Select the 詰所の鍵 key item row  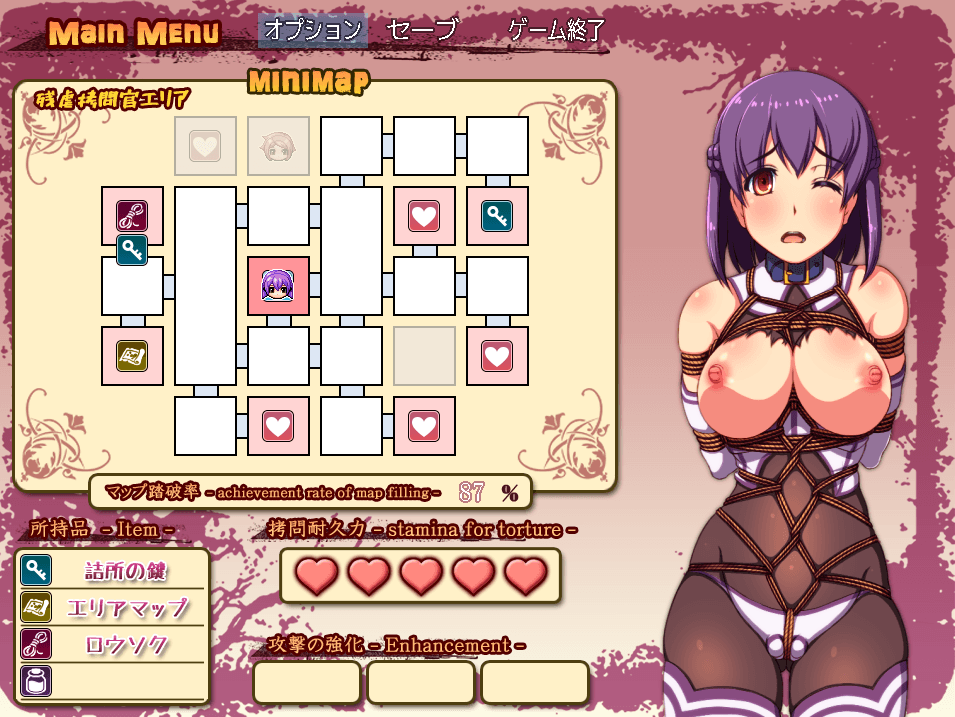click(x=112, y=571)
